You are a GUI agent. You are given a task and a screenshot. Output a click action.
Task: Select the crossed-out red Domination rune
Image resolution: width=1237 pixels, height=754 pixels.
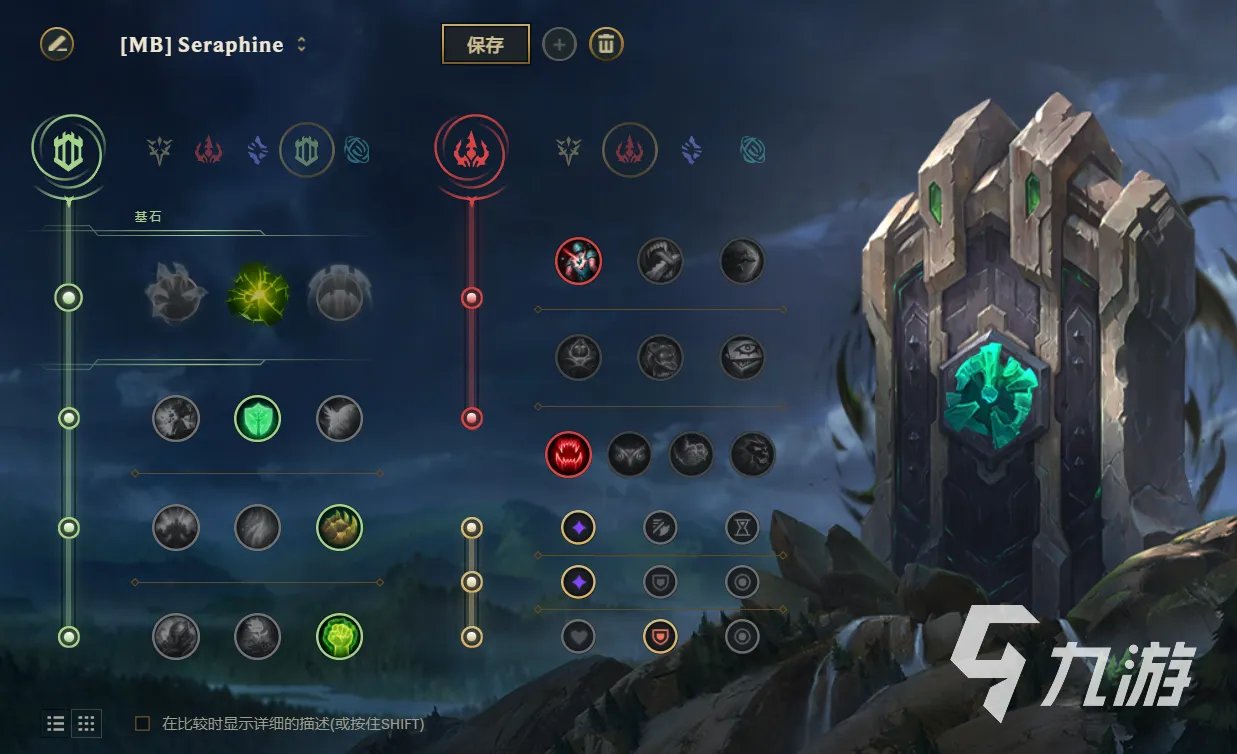578,261
